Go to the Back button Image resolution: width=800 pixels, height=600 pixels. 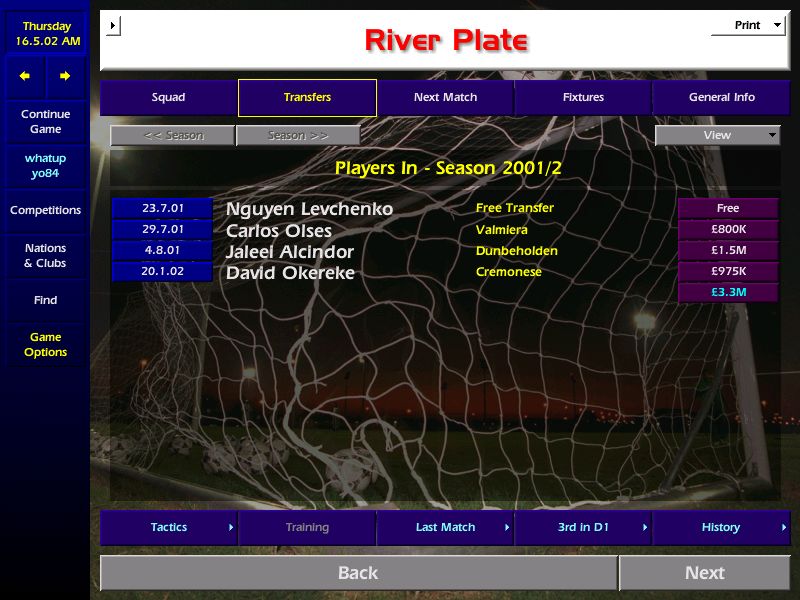(358, 573)
